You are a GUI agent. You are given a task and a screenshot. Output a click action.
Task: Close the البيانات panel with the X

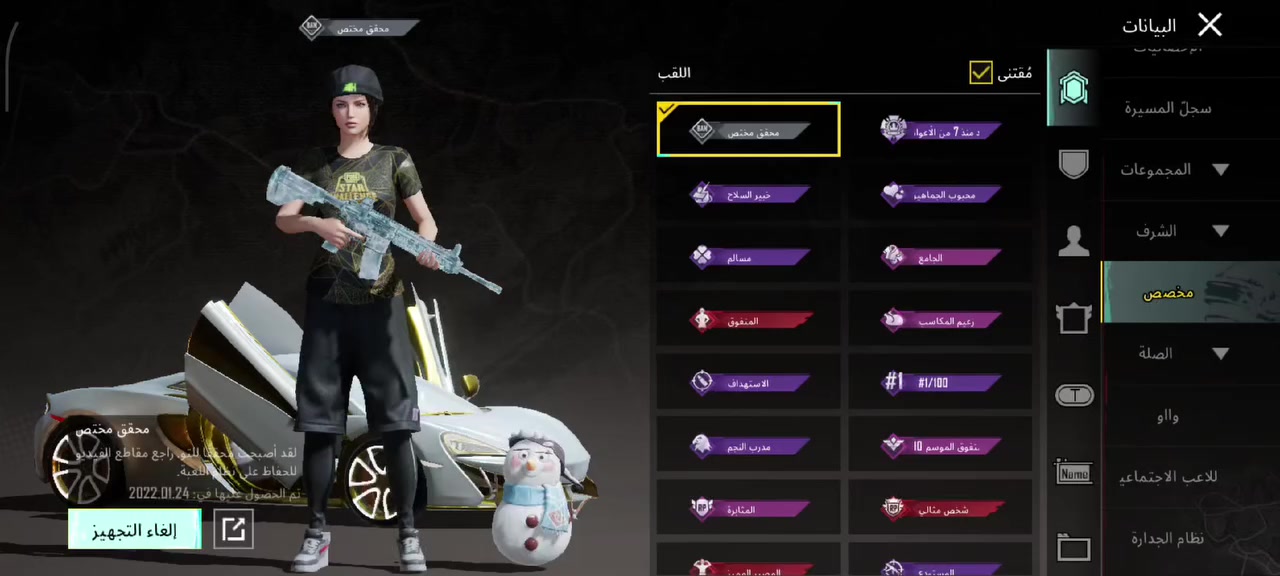click(1209, 25)
